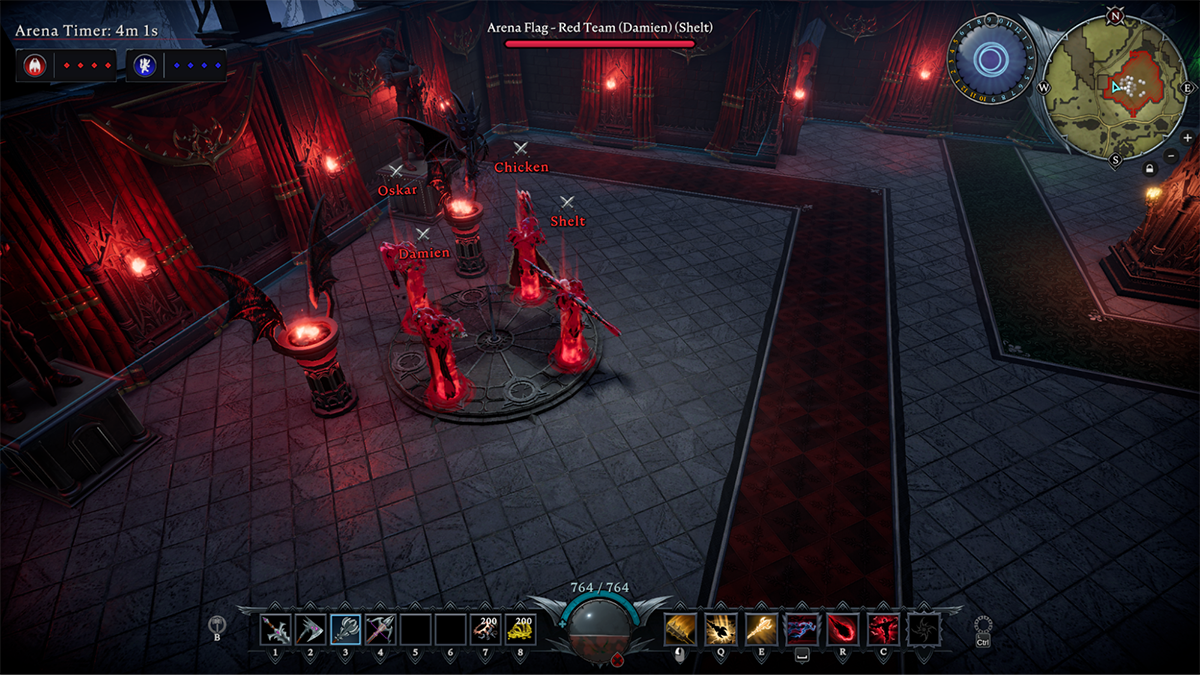Select the crossbow in hotbar slot 4
Viewport: 1200px width, 675px height.
(x=381, y=629)
